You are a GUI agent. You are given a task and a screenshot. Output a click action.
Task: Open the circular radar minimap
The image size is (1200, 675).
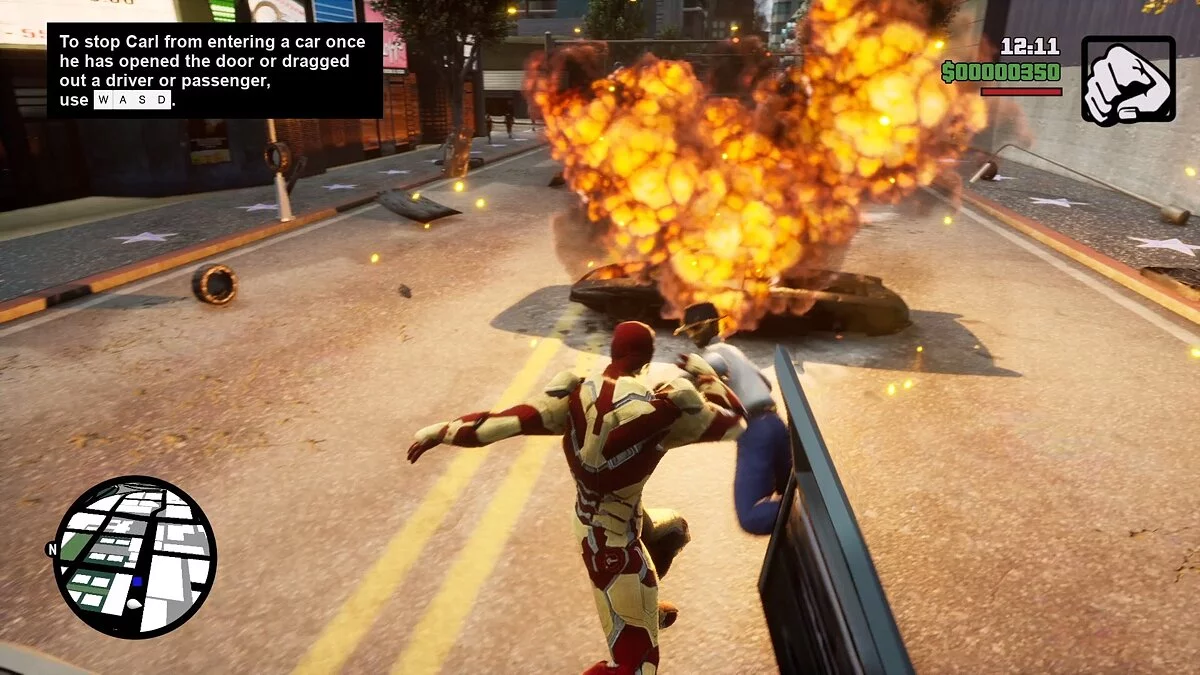click(x=135, y=556)
